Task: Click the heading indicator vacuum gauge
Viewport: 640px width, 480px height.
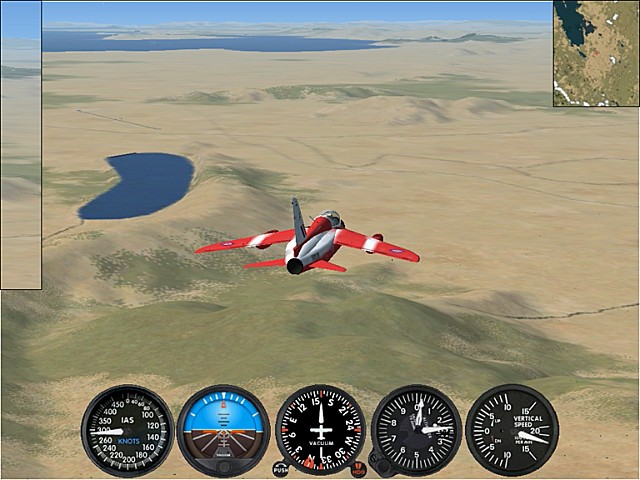Action: pos(320,429)
